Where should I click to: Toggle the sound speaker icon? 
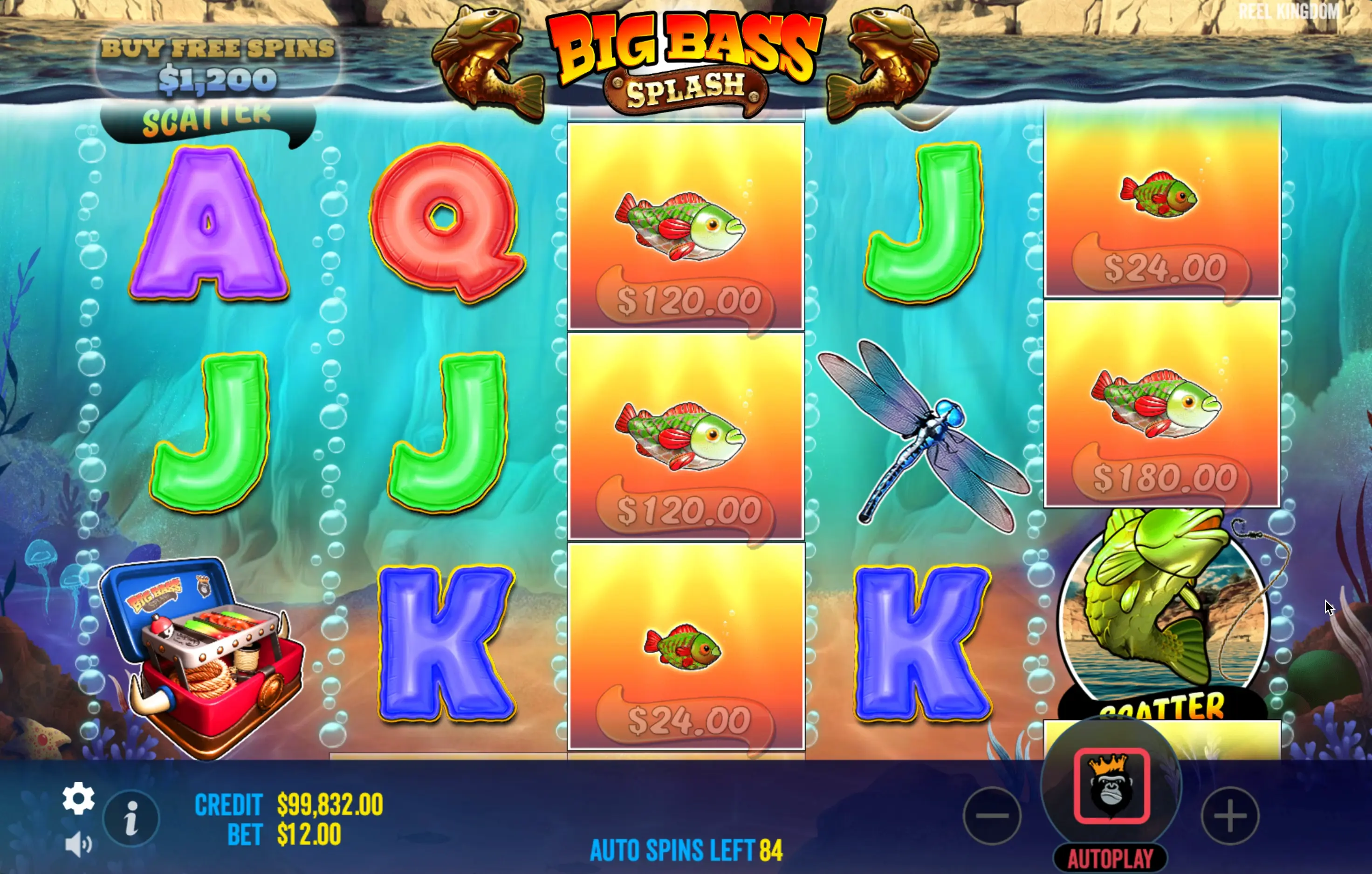point(78,844)
